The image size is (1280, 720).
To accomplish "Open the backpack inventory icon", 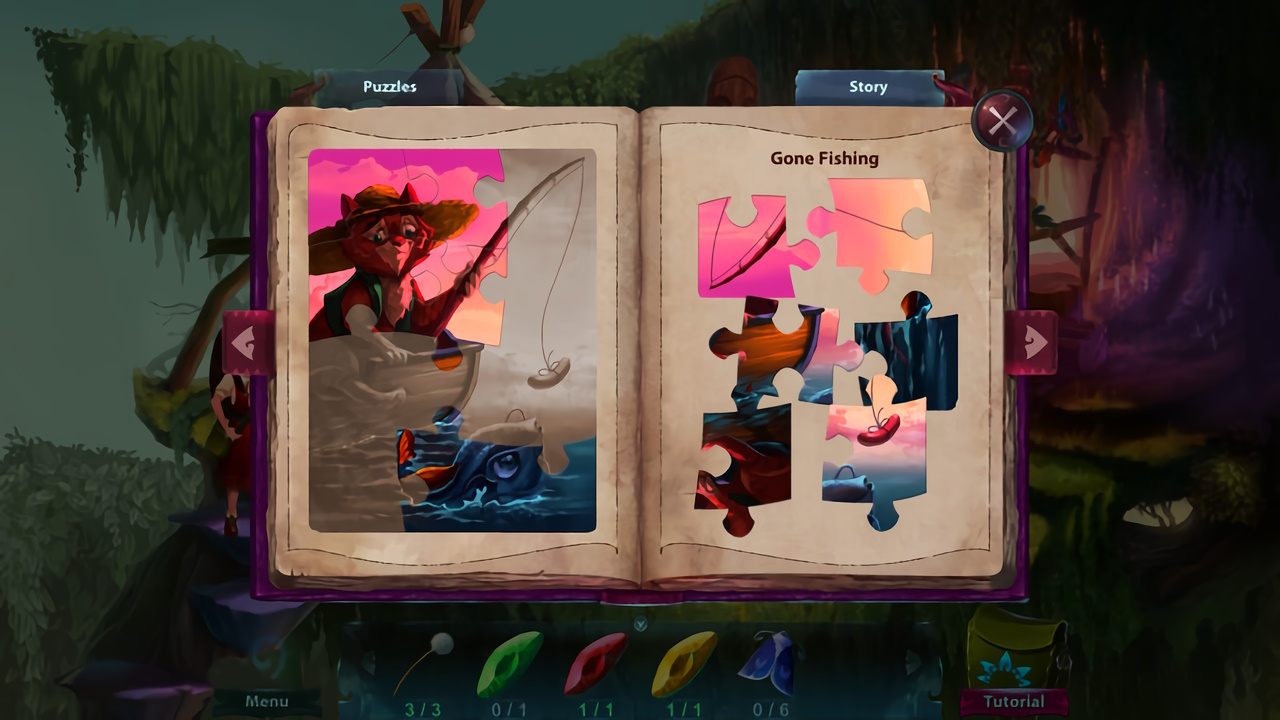I will tap(1010, 663).
